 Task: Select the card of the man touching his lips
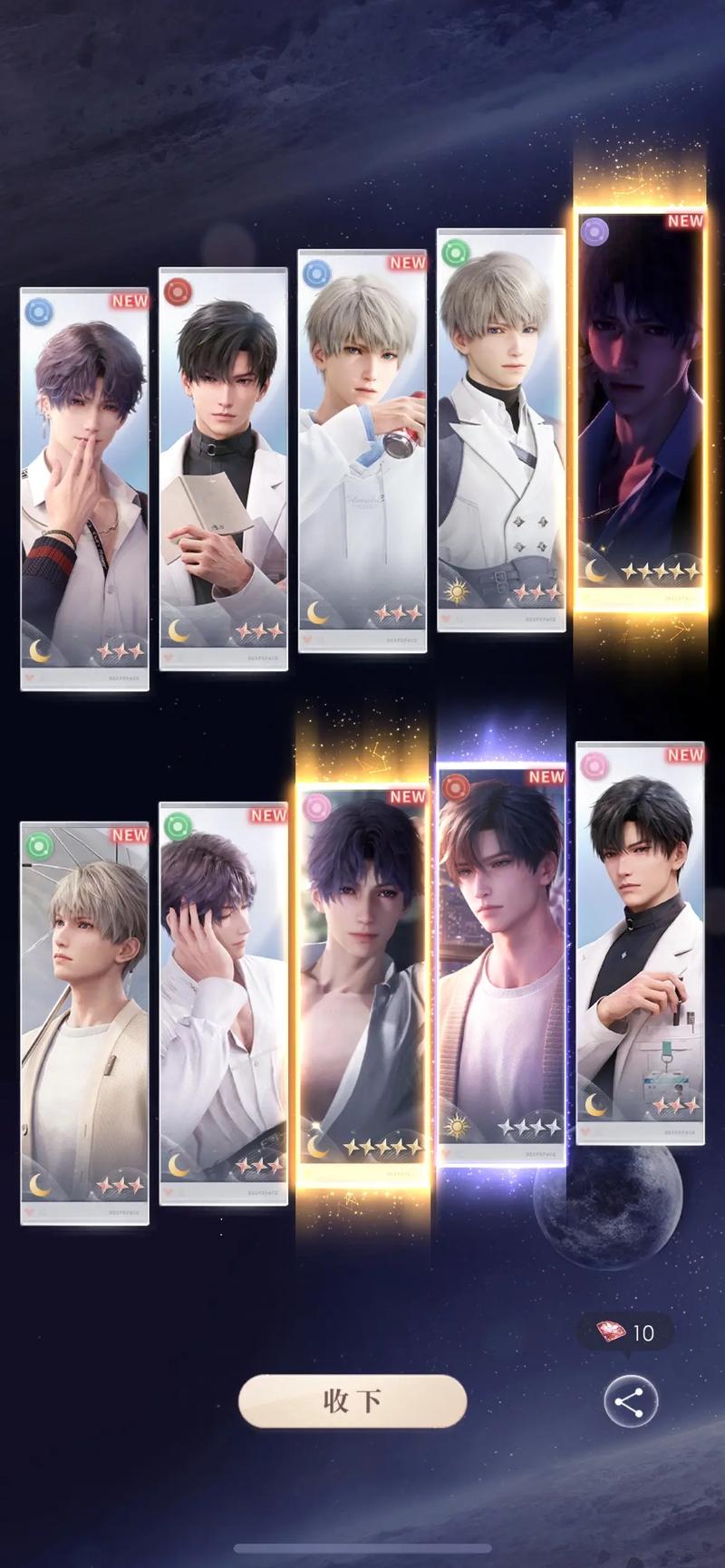click(84, 489)
